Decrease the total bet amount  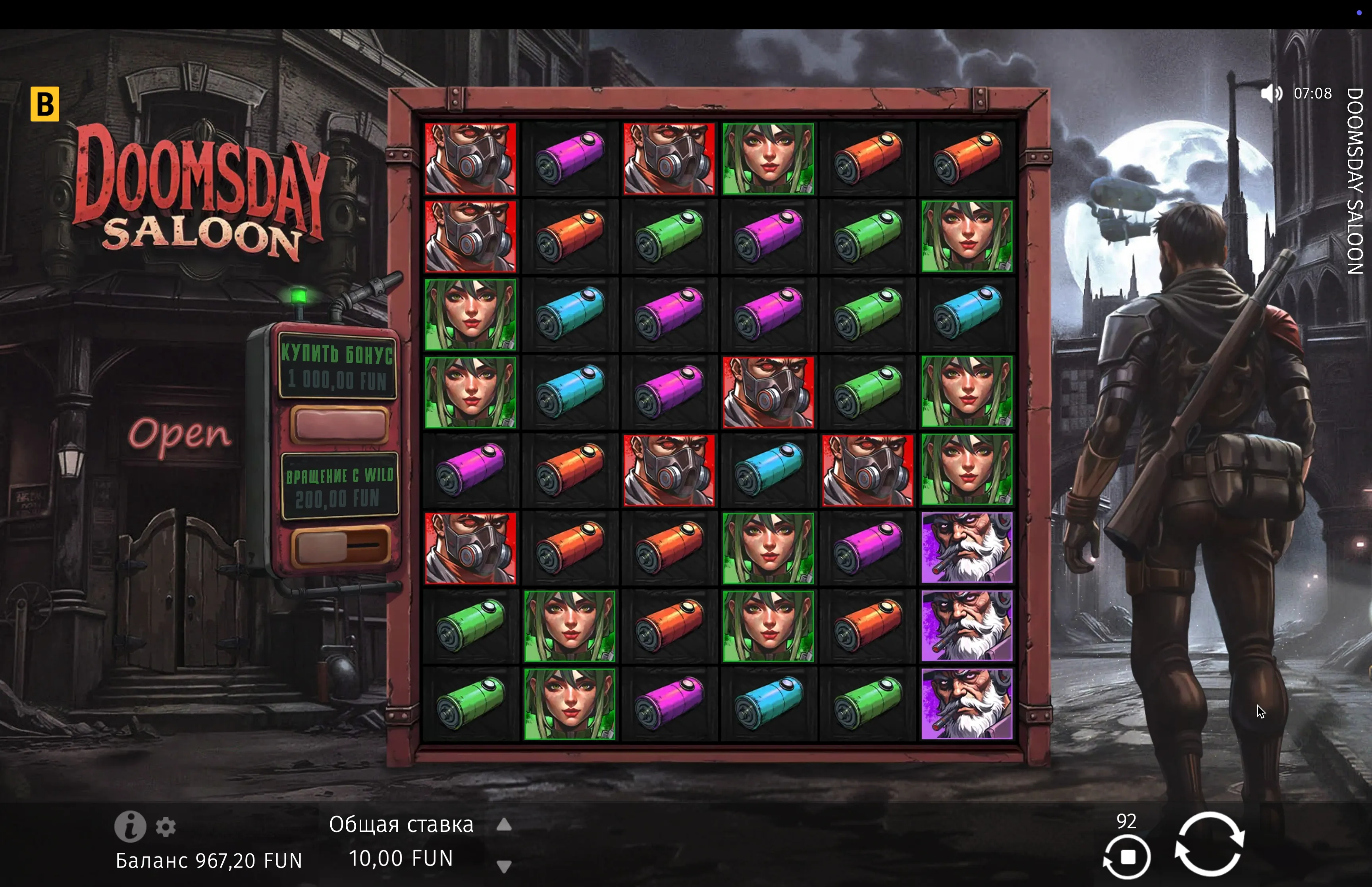pyautogui.click(x=504, y=866)
